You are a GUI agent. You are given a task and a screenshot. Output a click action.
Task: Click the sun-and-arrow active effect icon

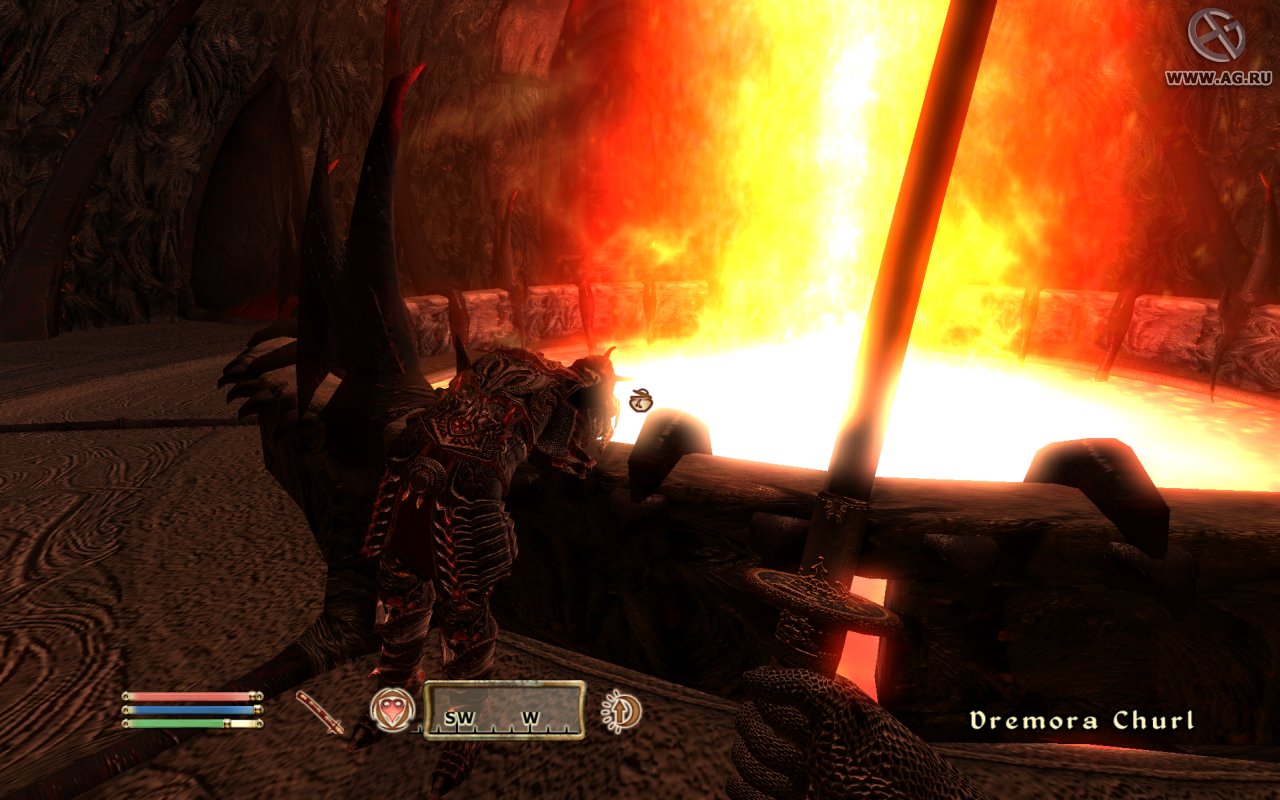click(621, 711)
